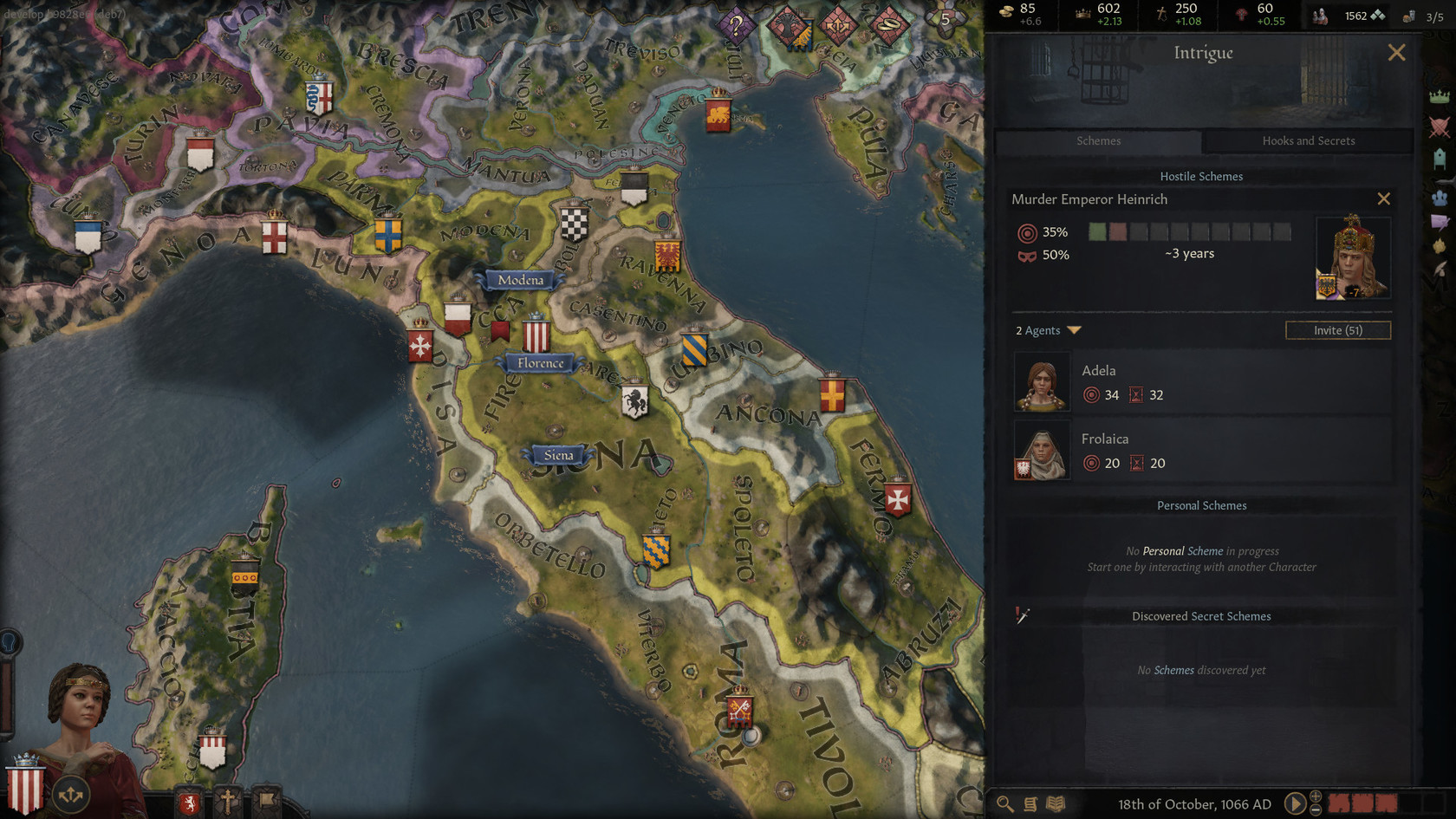Open the Encyclopedia book icon at bottom
The width and height of the screenshot is (1456, 819).
pos(1055,803)
